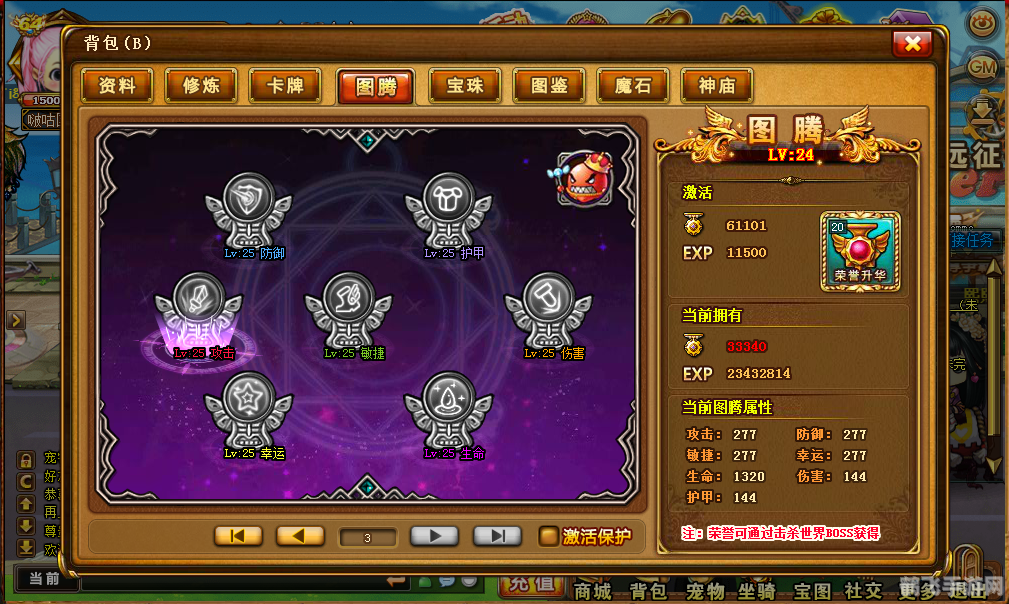Switch to the 图鉴 tab
The height and width of the screenshot is (604, 1009).
549,86
